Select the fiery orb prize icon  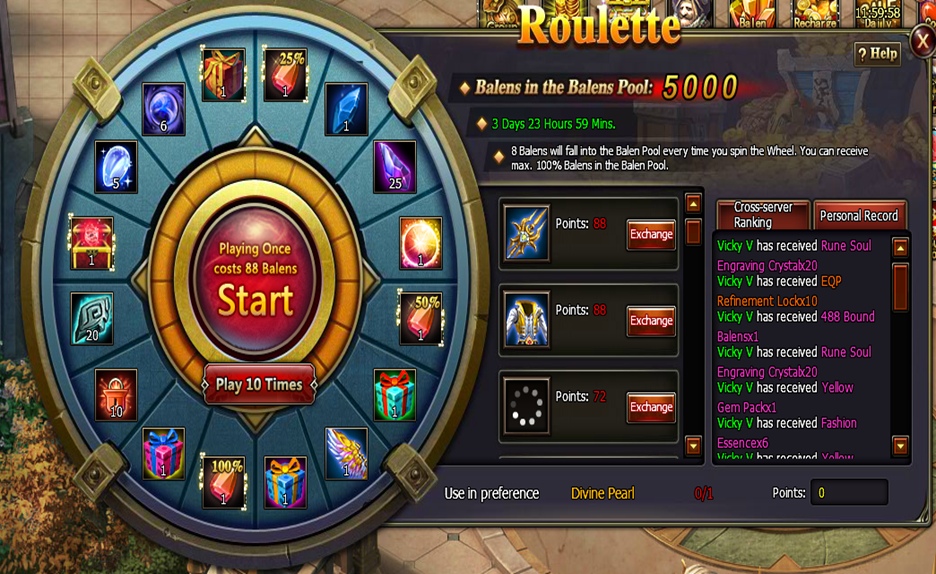[x=420, y=242]
